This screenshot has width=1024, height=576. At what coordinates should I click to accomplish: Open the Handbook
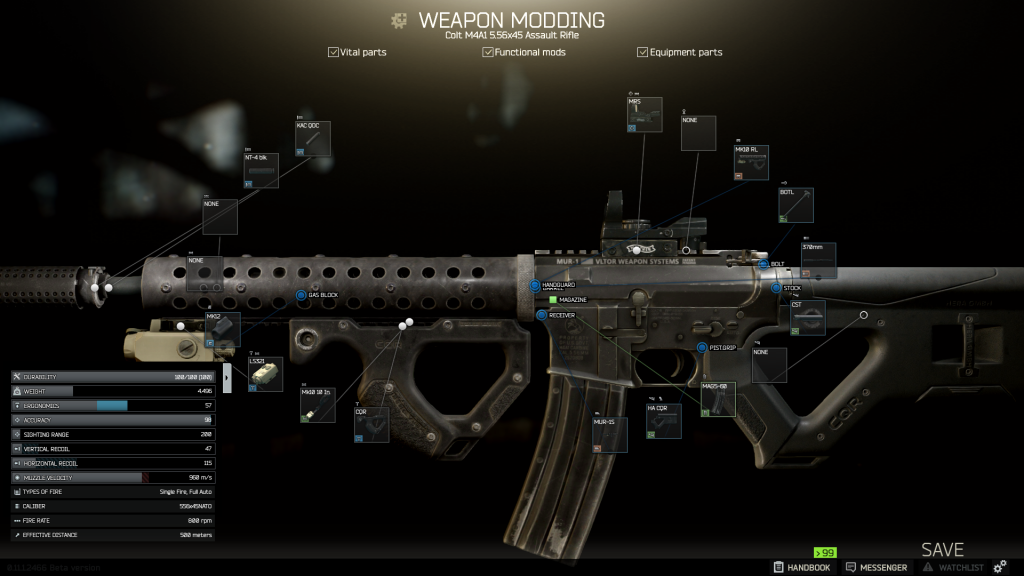(802, 567)
